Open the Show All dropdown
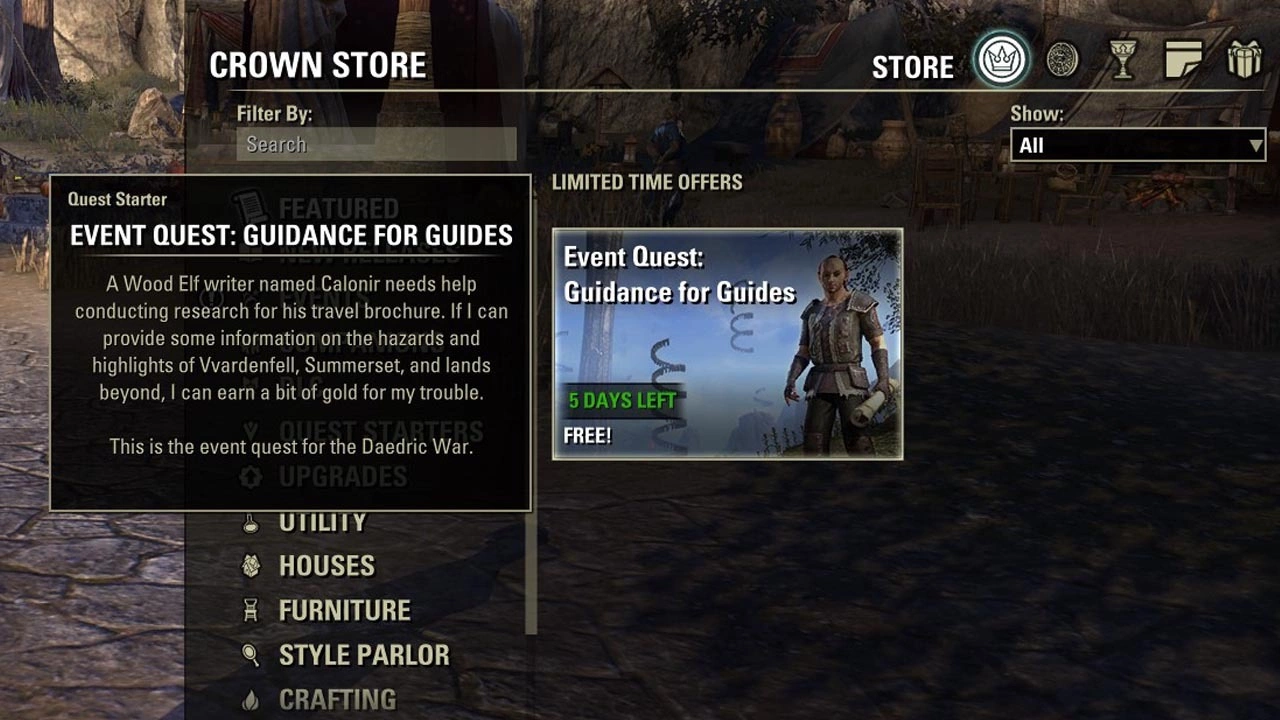This screenshot has height=720, width=1280. click(x=1138, y=145)
